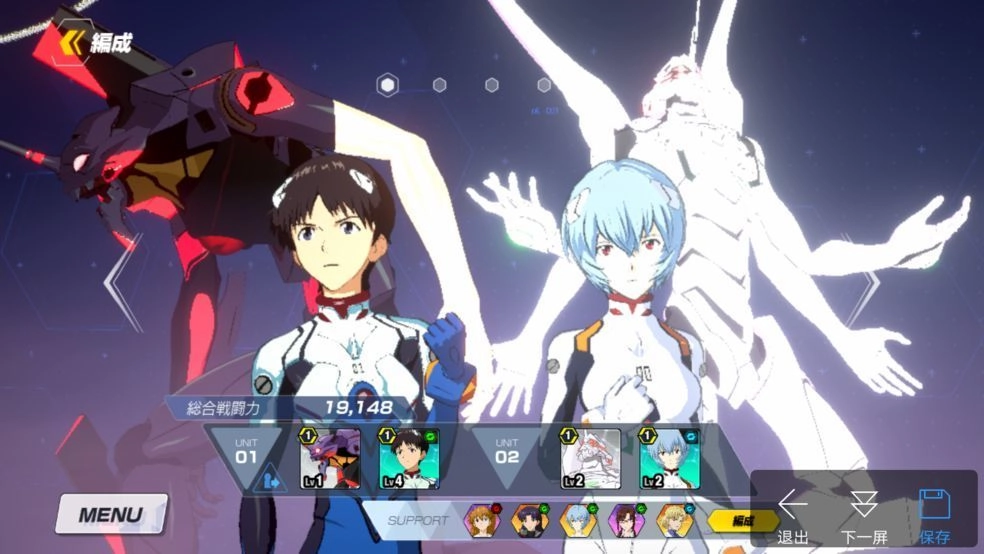984x554 pixels.
Task: Select the white EVA mech card at Lv2
Action: coord(590,459)
